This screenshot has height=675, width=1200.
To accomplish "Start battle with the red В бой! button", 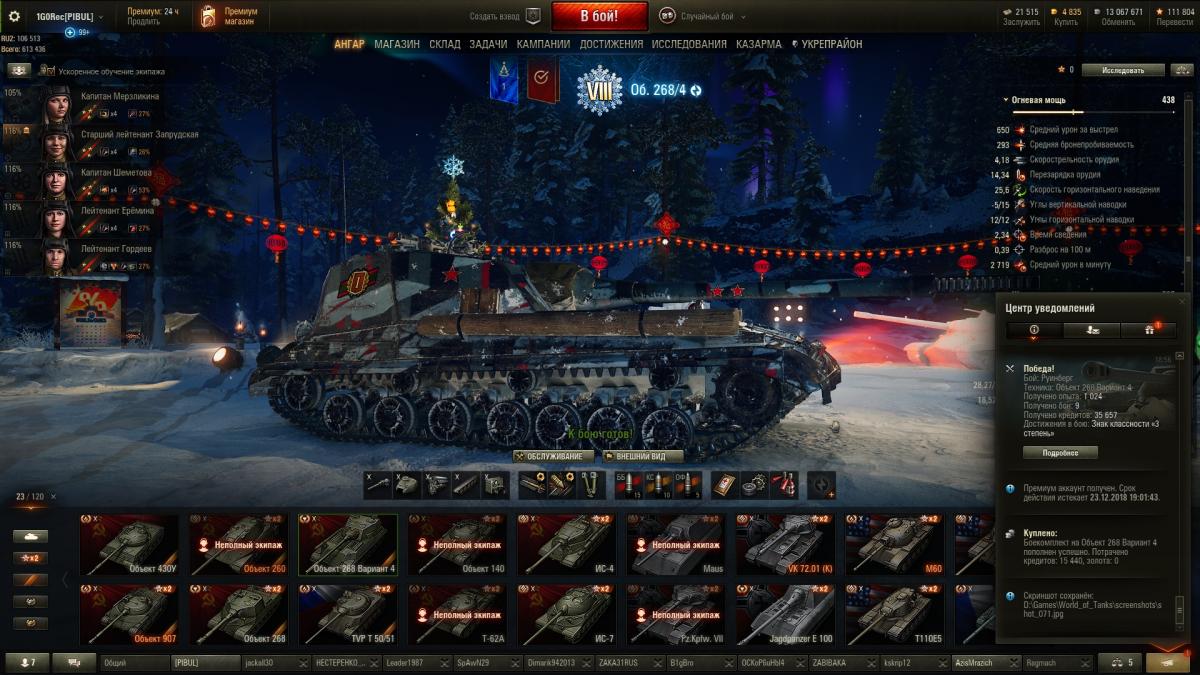I will (x=599, y=16).
